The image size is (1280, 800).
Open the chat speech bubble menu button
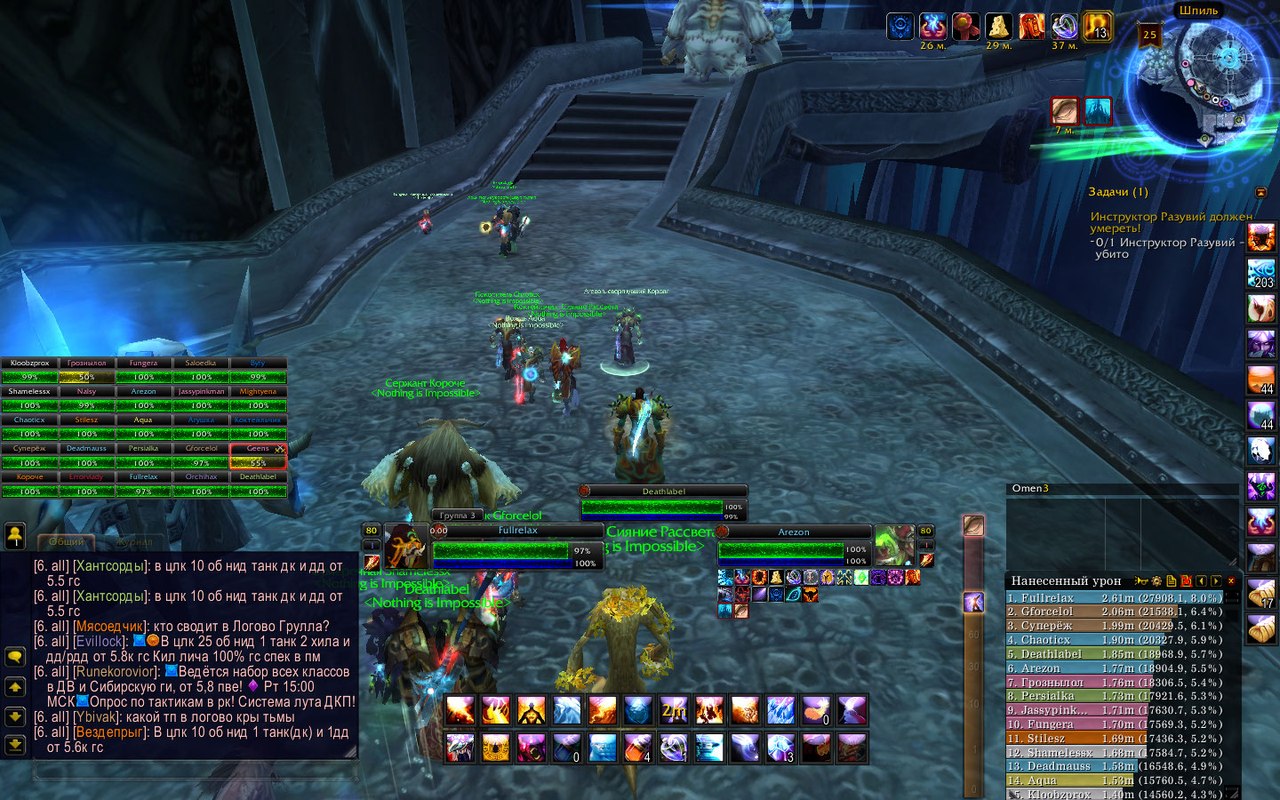(15, 656)
